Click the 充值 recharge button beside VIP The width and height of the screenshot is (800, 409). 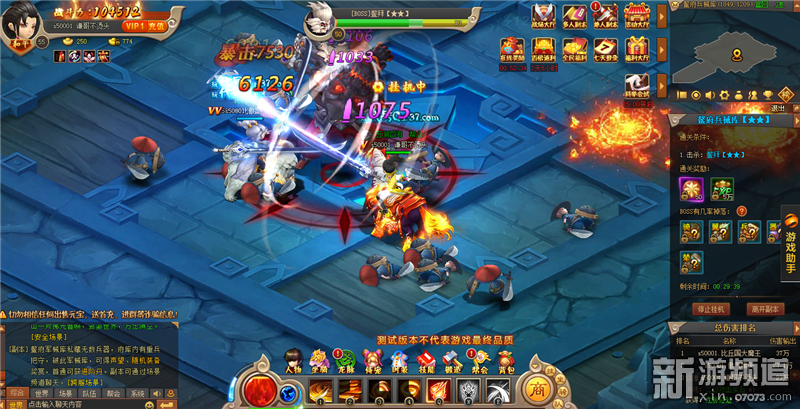click(156, 24)
